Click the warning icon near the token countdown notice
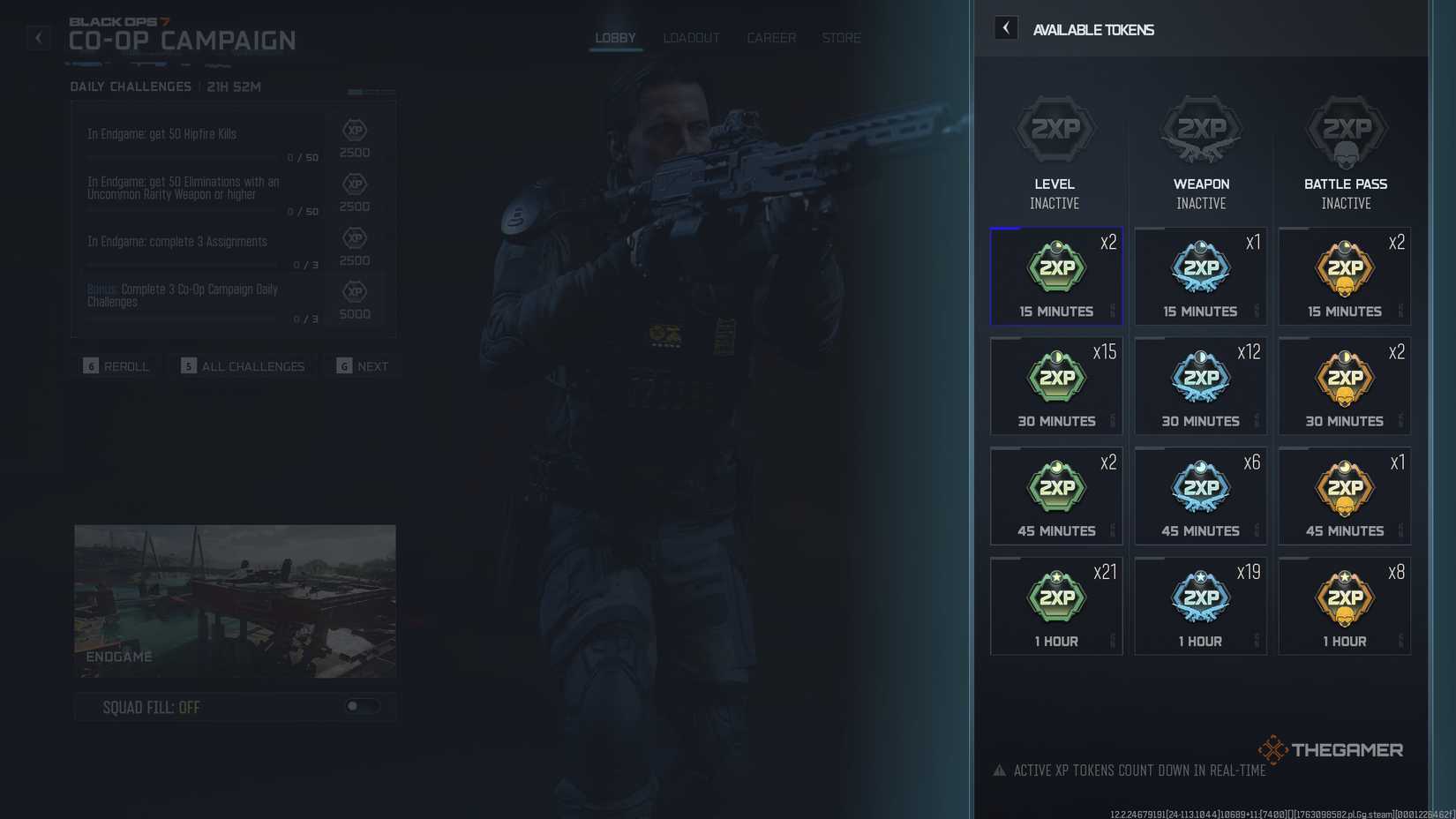The image size is (1456, 819). pos(998,770)
